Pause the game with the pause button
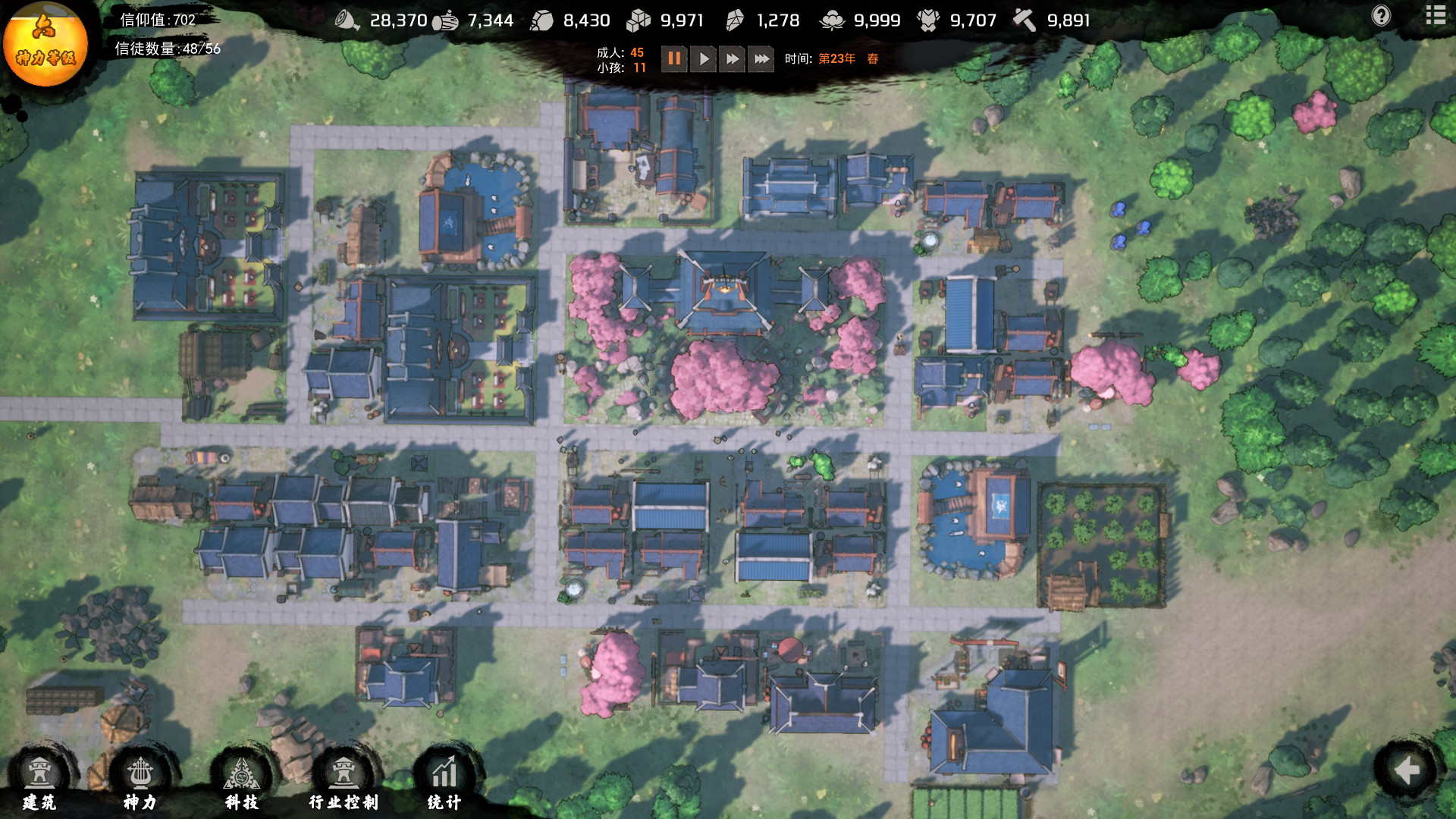The width and height of the screenshot is (1456, 819). pos(674,59)
